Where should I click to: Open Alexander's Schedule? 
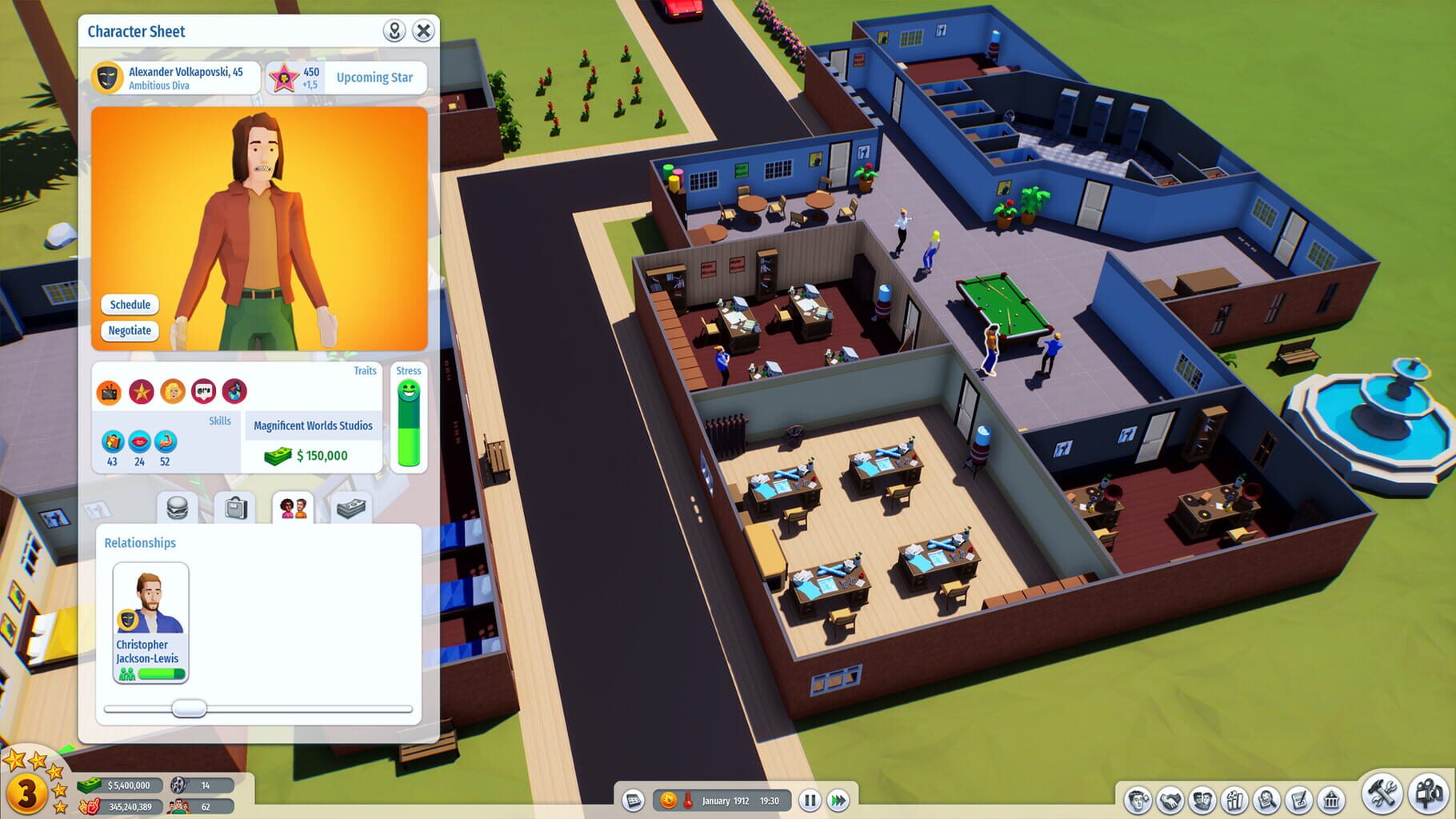[130, 305]
